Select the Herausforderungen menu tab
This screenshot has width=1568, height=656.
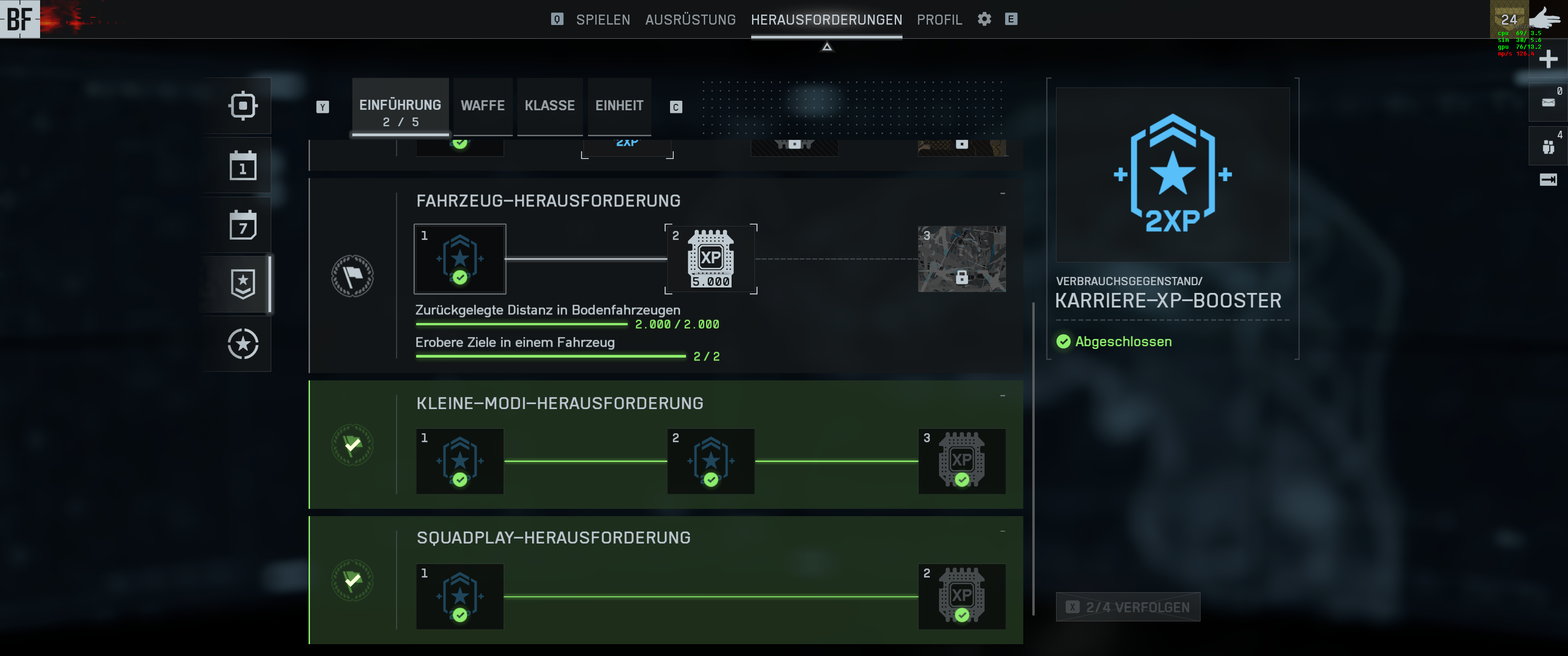(826, 20)
